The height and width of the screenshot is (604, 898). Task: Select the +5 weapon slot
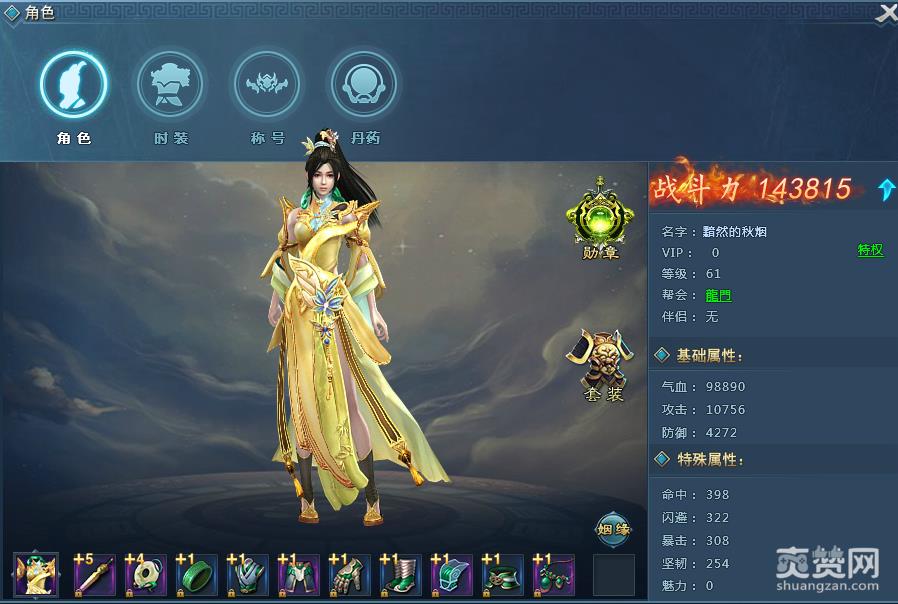(x=95, y=575)
